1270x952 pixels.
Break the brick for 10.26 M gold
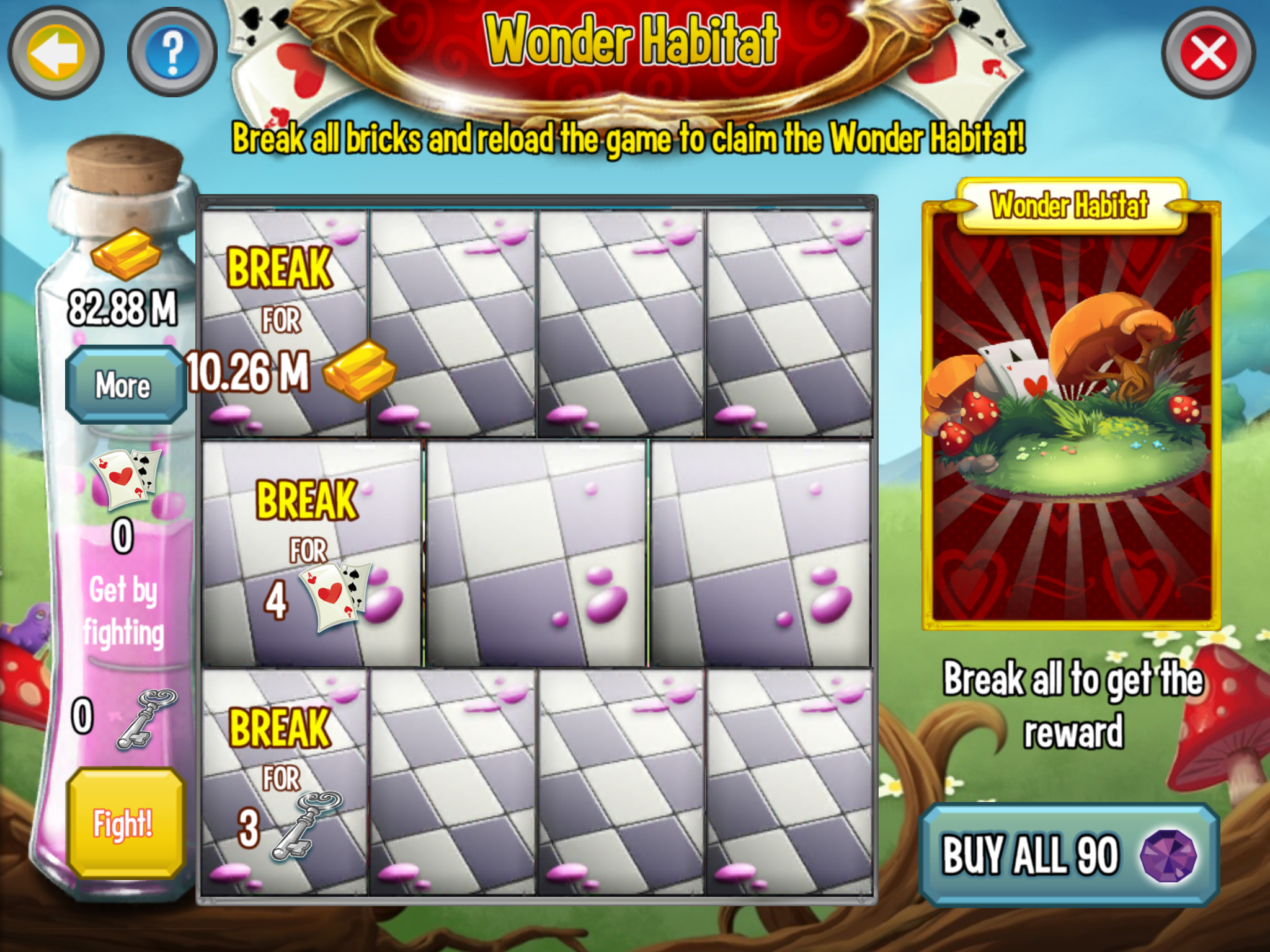coord(285,324)
